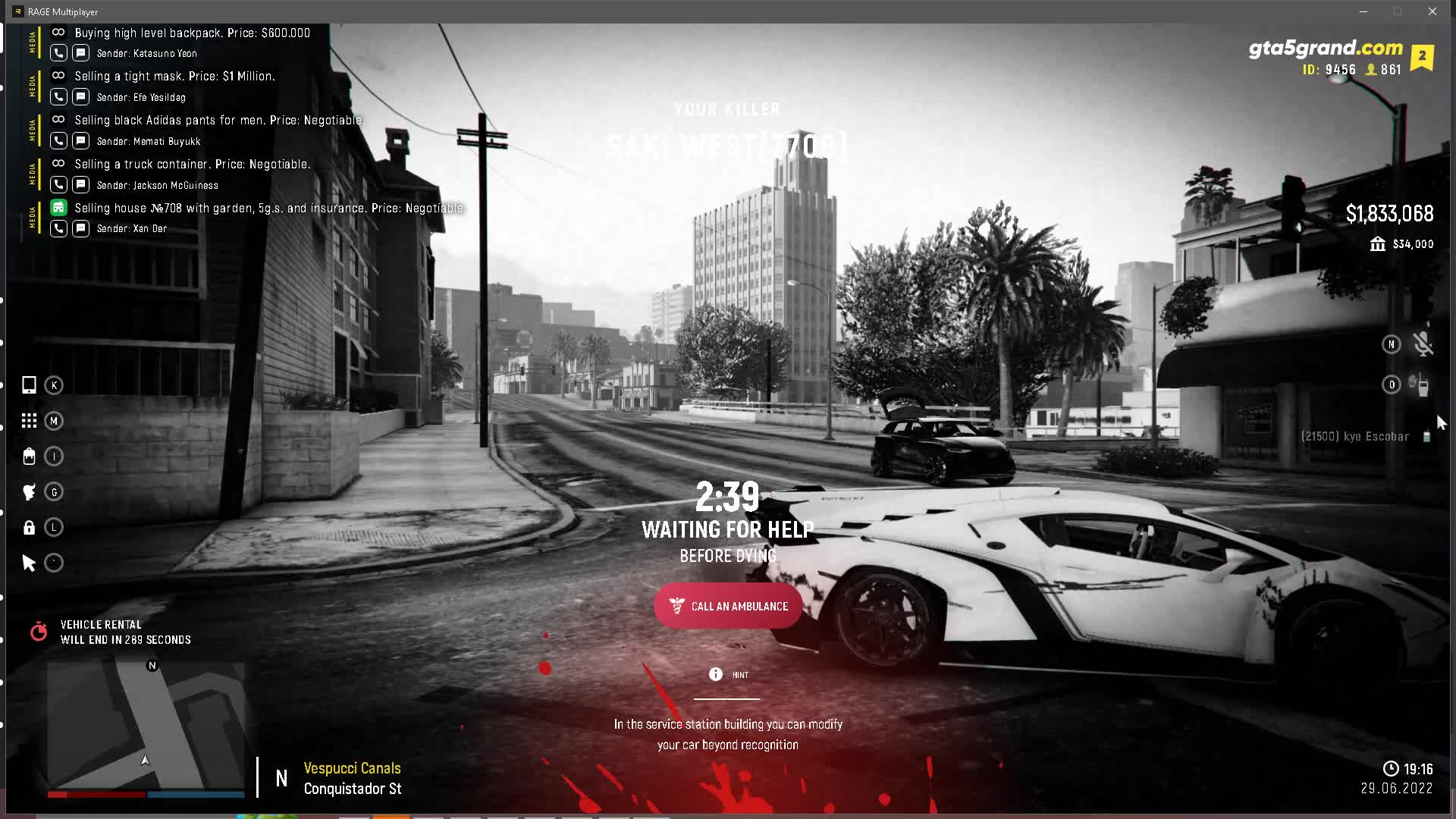
Task: Minimize the RAGE Multiplayer window
Action: [x=1363, y=11]
